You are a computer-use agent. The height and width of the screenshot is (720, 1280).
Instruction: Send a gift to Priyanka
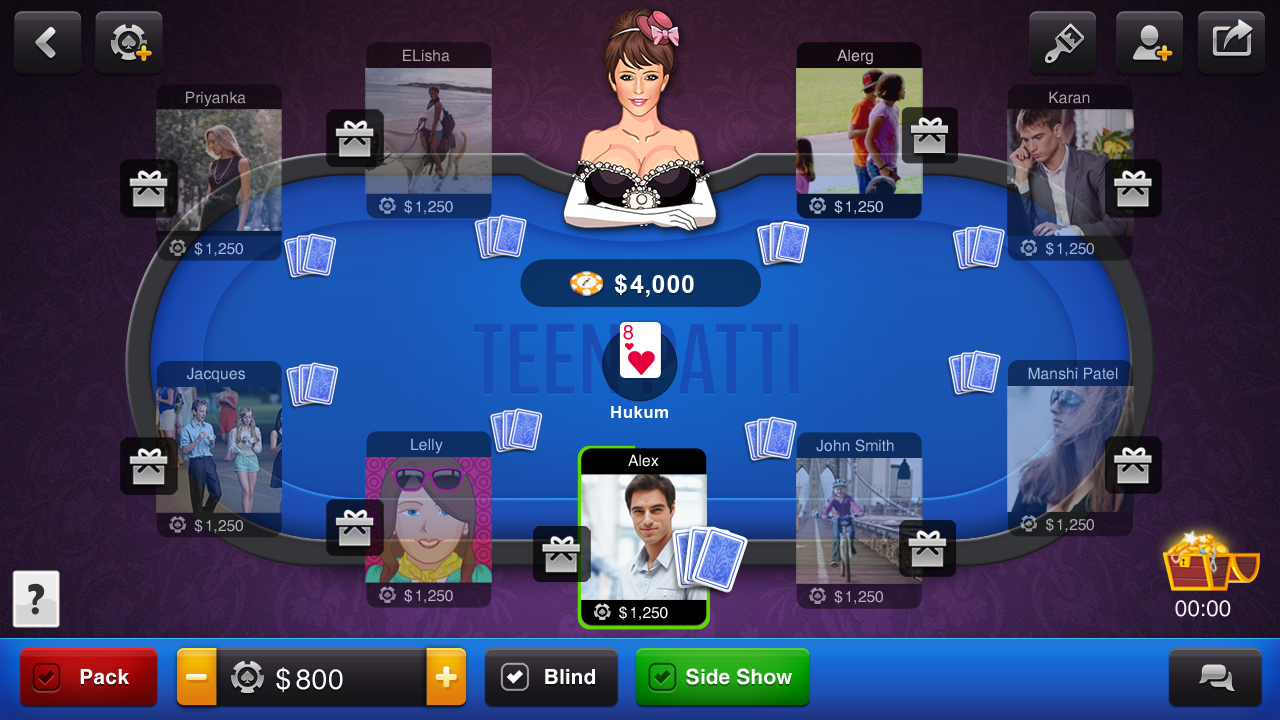149,188
